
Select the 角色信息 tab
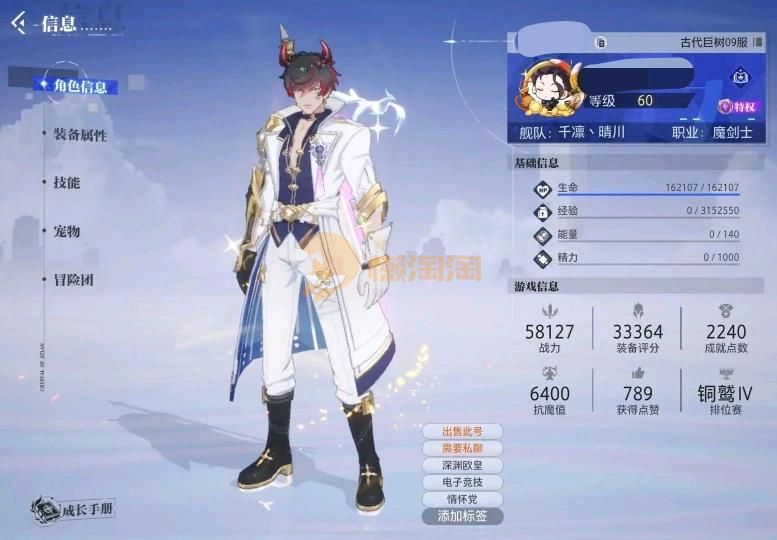78,86
